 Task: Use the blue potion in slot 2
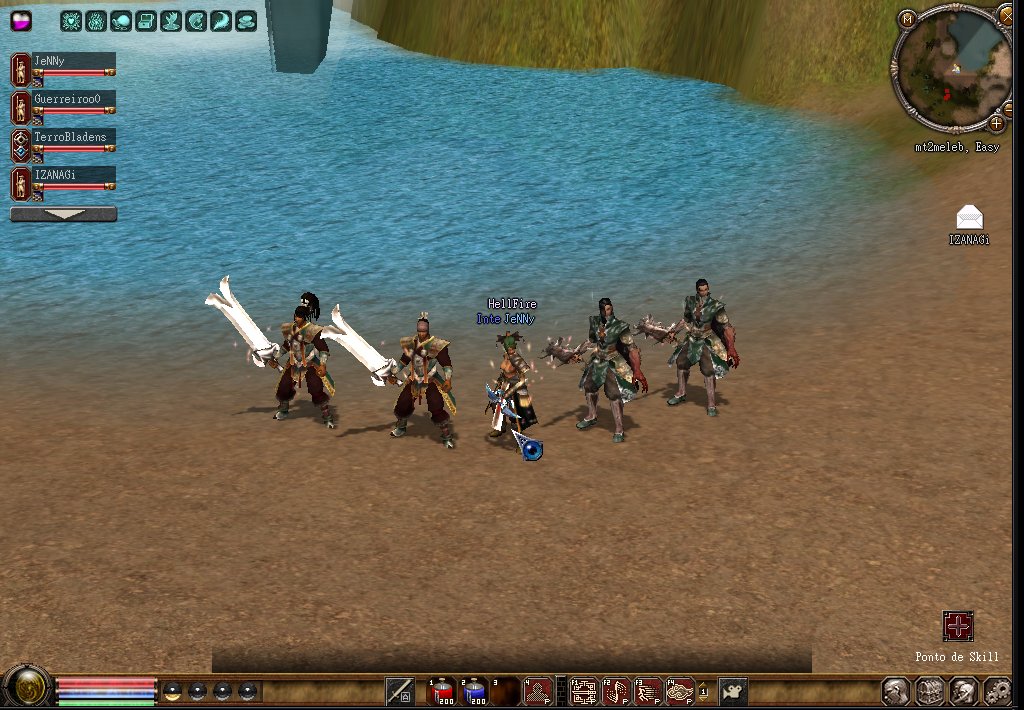pyautogui.click(x=474, y=691)
